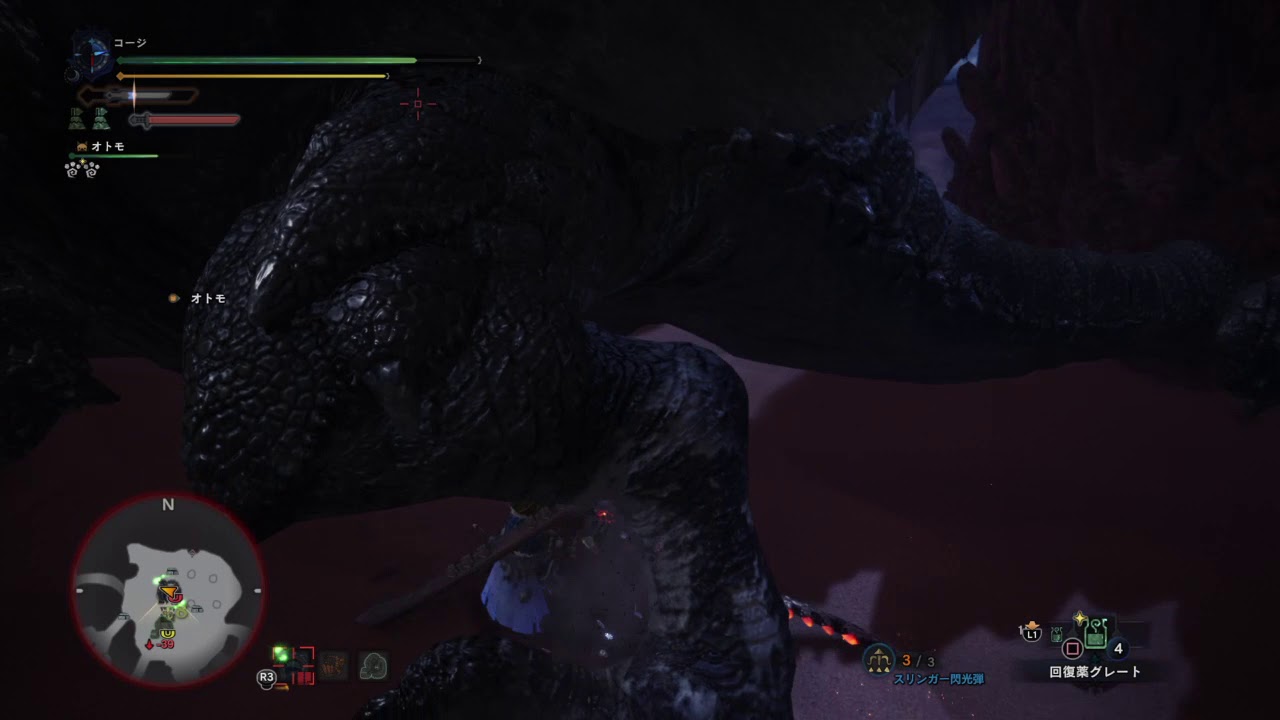Select the Palico face icon beside オトモ

82,145
